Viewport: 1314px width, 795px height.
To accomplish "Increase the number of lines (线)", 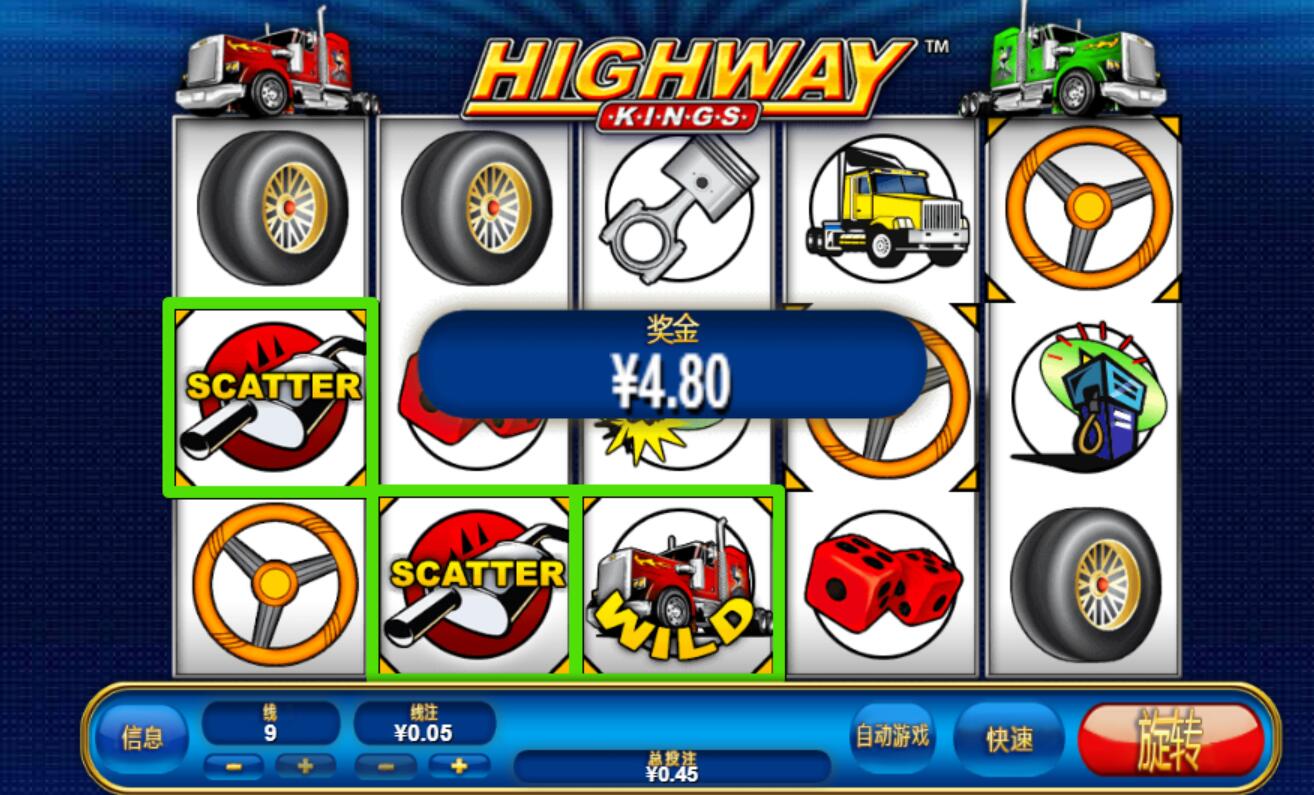I will point(304,767).
